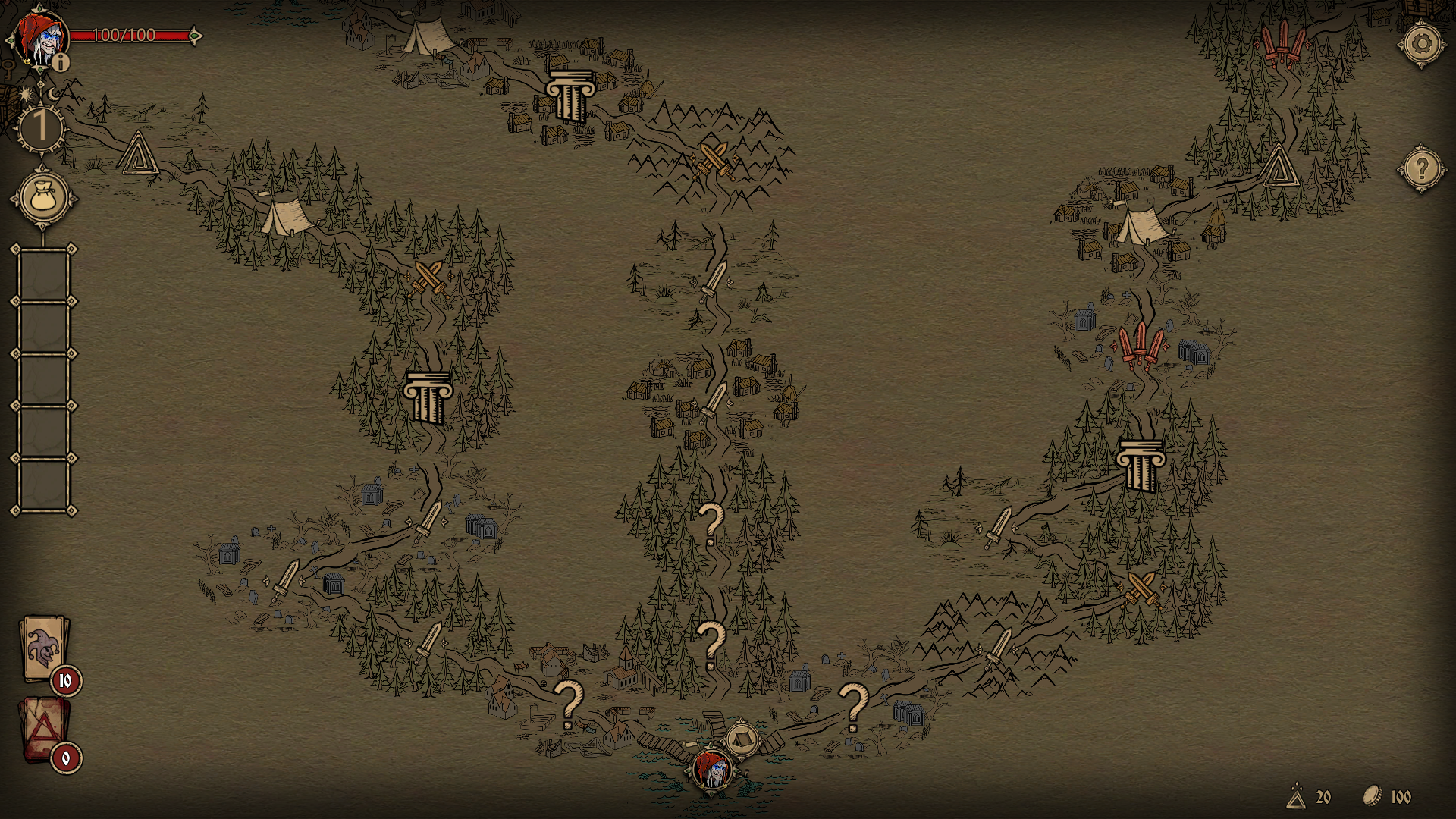This screenshot has height=819, width=1456.
Task: Click the jester player token on the map
Action: [711, 770]
